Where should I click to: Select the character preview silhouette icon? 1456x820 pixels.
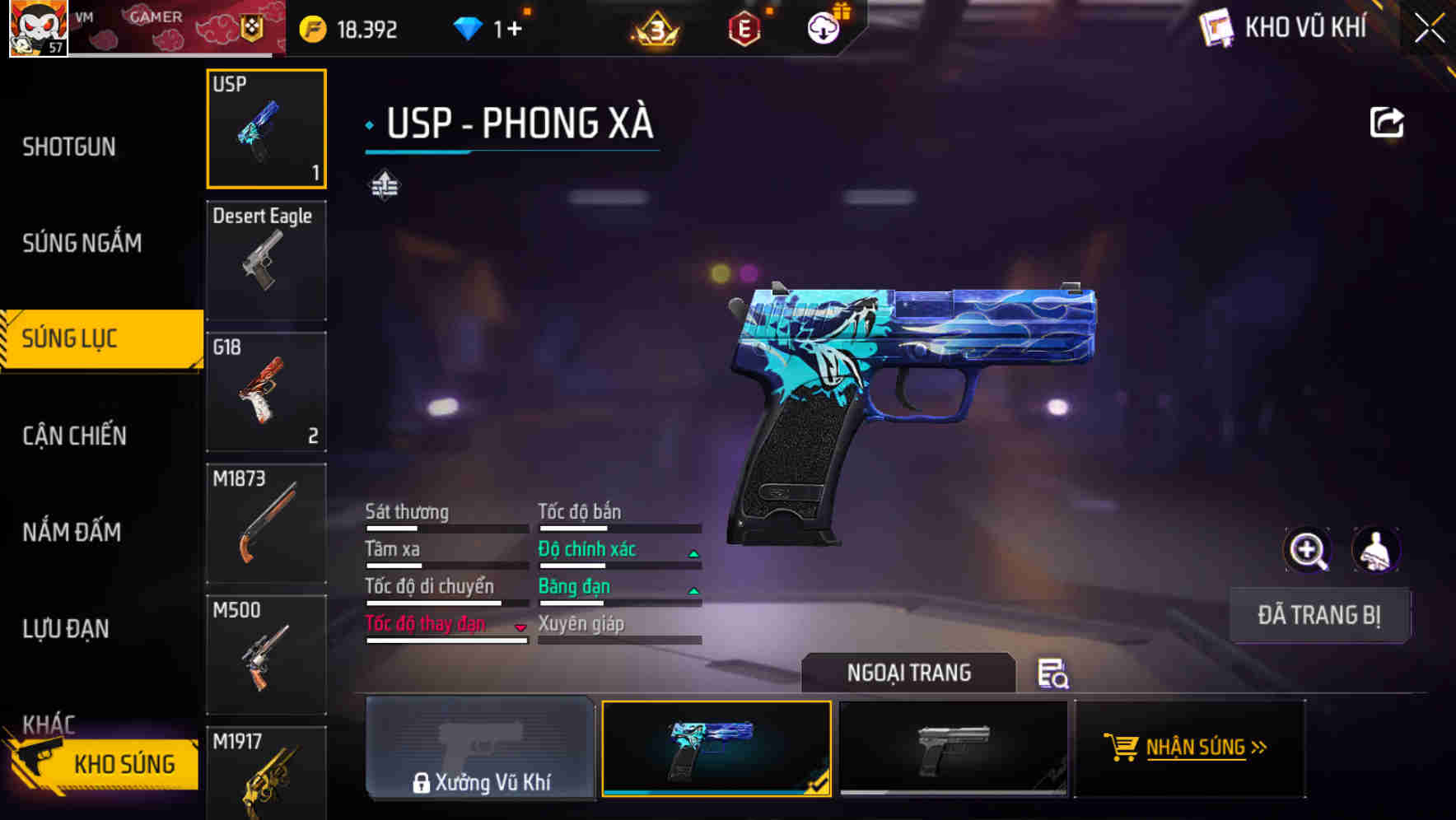(x=1377, y=549)
